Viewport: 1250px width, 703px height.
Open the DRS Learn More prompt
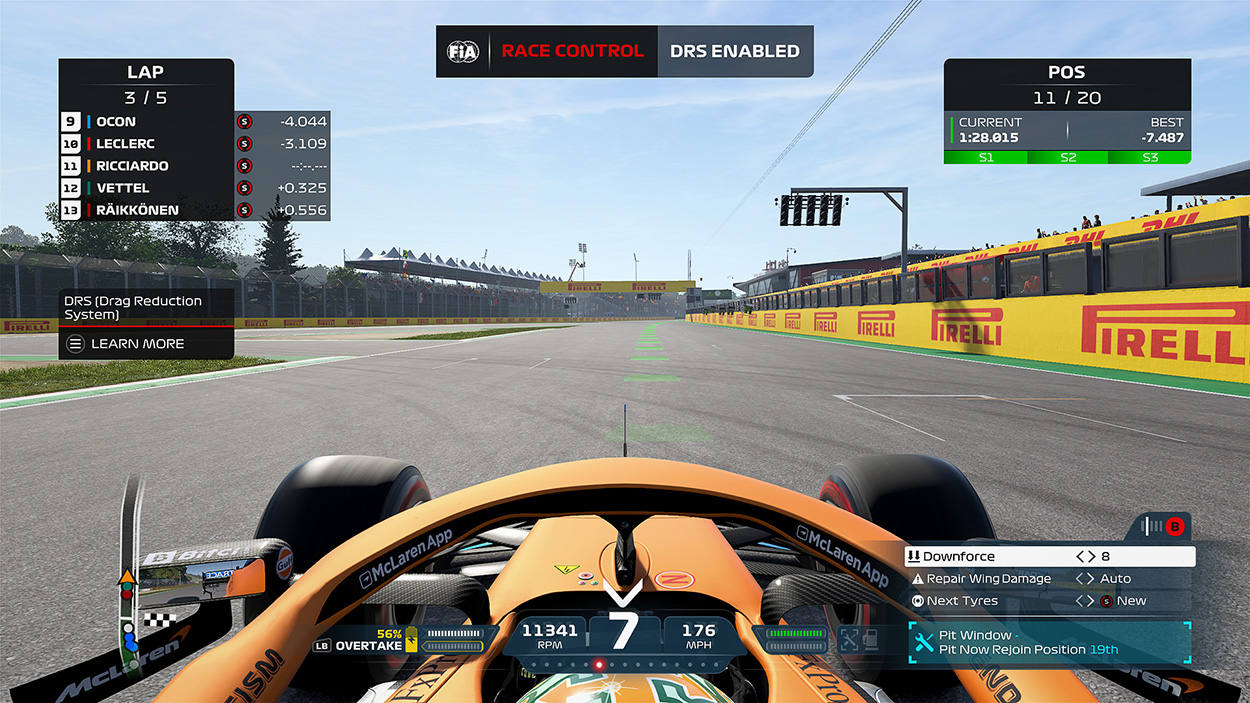137,344
